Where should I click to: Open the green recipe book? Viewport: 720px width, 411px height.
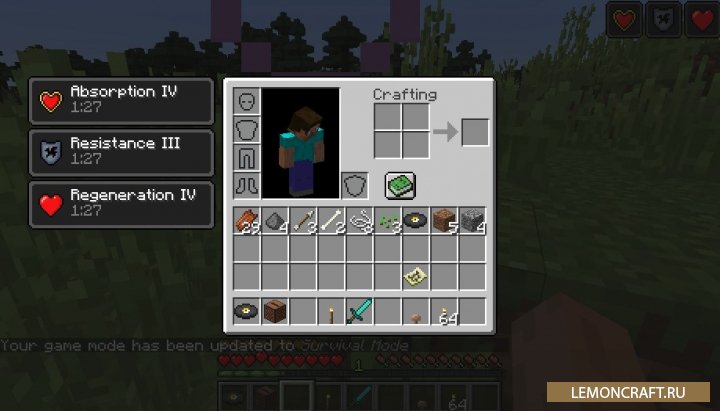coord(400,185)
